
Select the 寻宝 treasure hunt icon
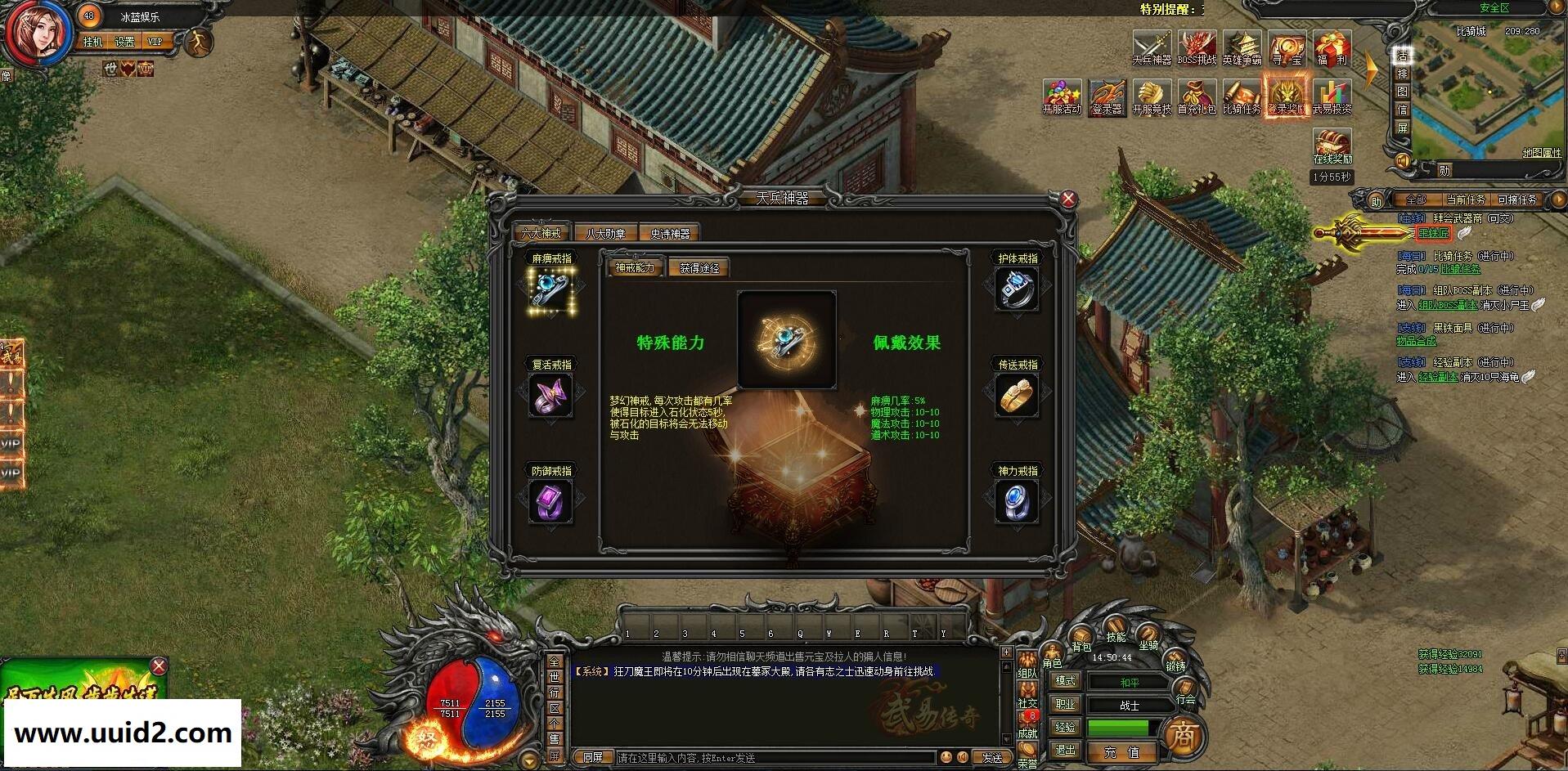(1287, 49)
